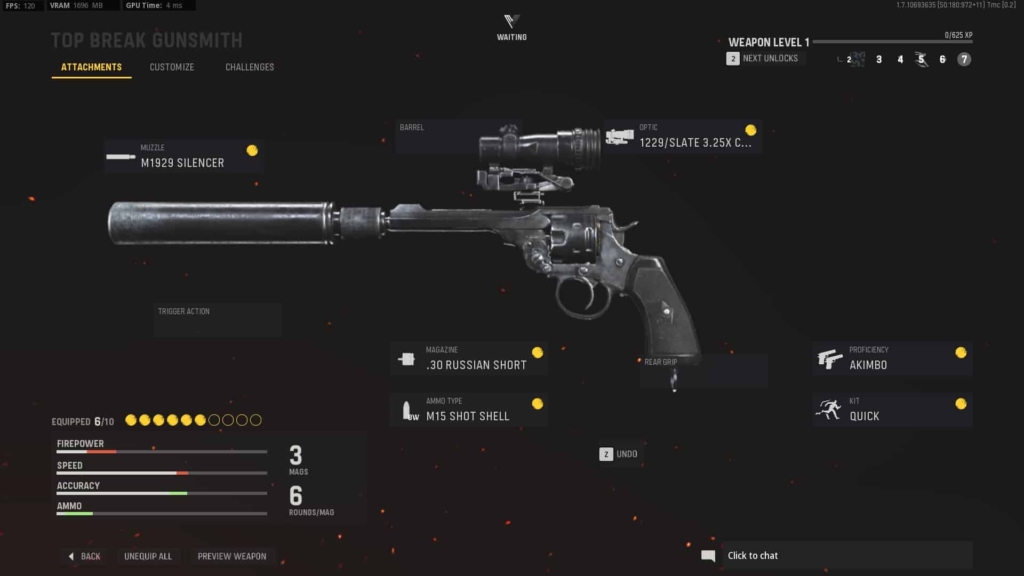Screen dimensions: 1024x576
Task: Switch to the Attachments tab
Action: click(x=91, y=67)
